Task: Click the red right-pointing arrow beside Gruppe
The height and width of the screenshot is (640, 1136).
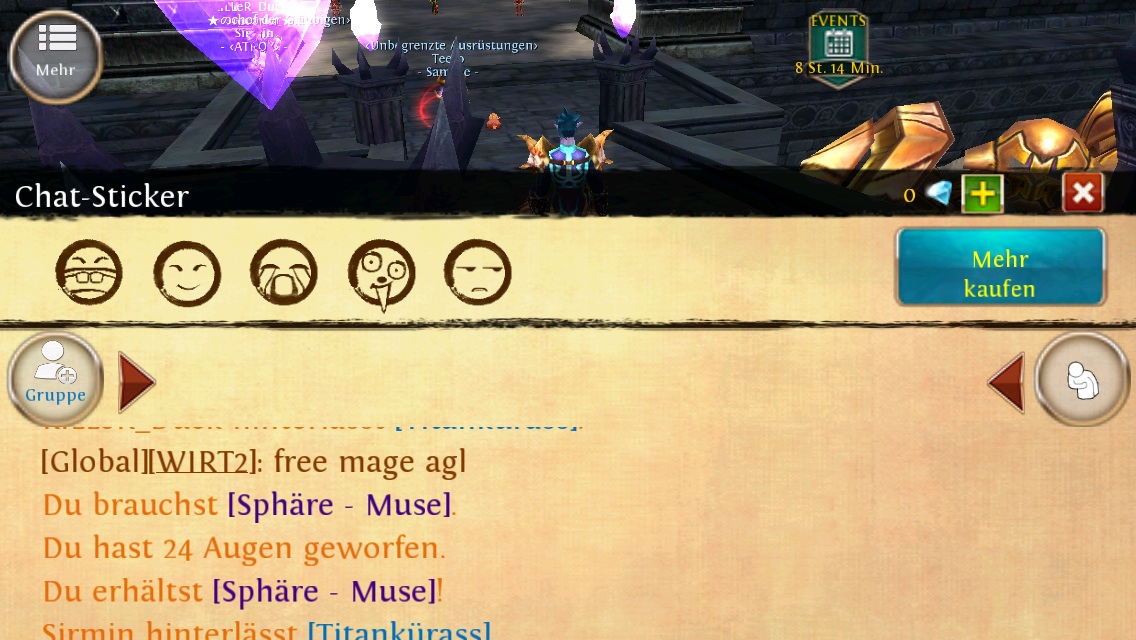Action: coord(136,382)
